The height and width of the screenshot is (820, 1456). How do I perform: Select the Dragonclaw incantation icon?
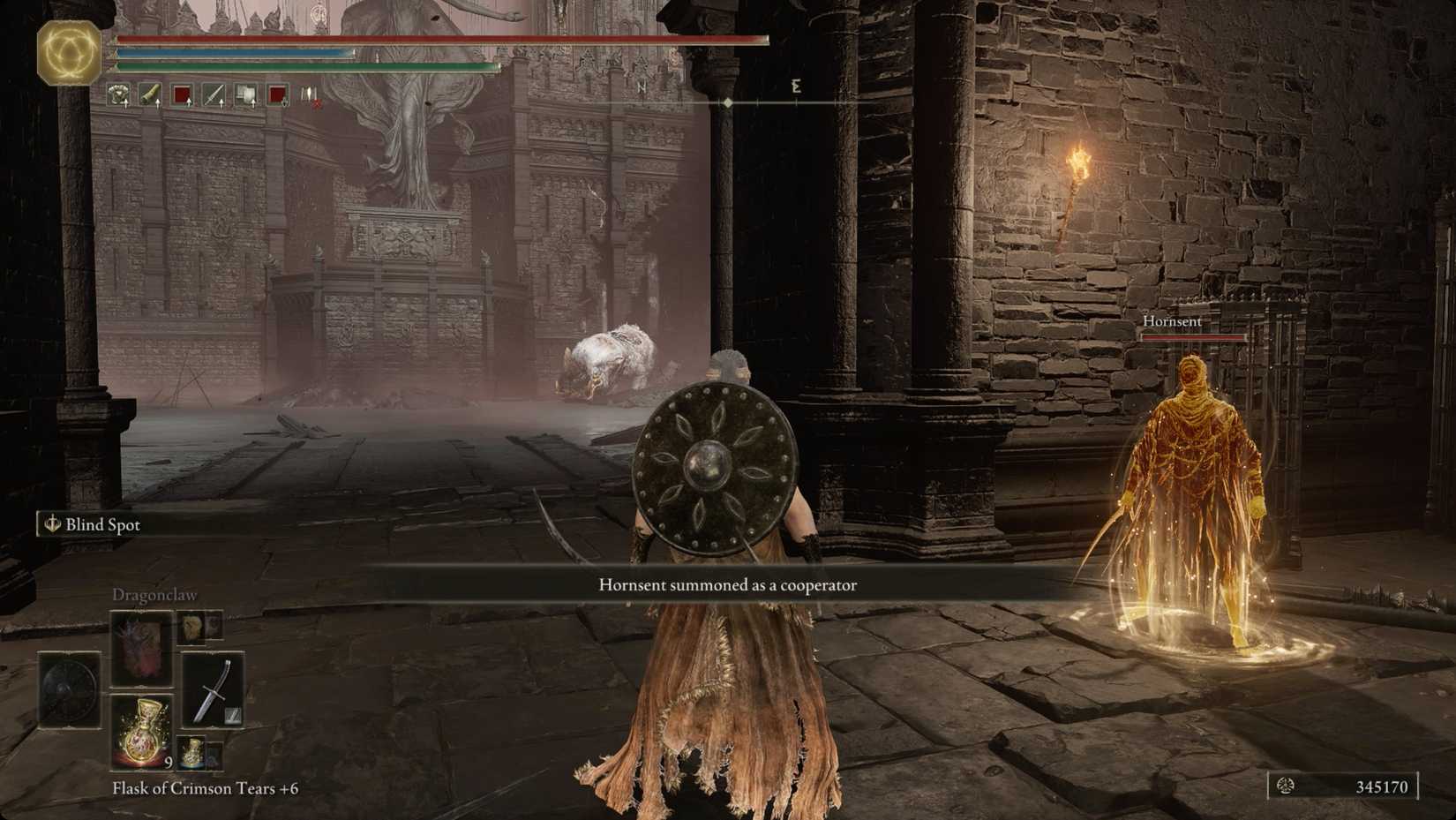click(141, 649)
